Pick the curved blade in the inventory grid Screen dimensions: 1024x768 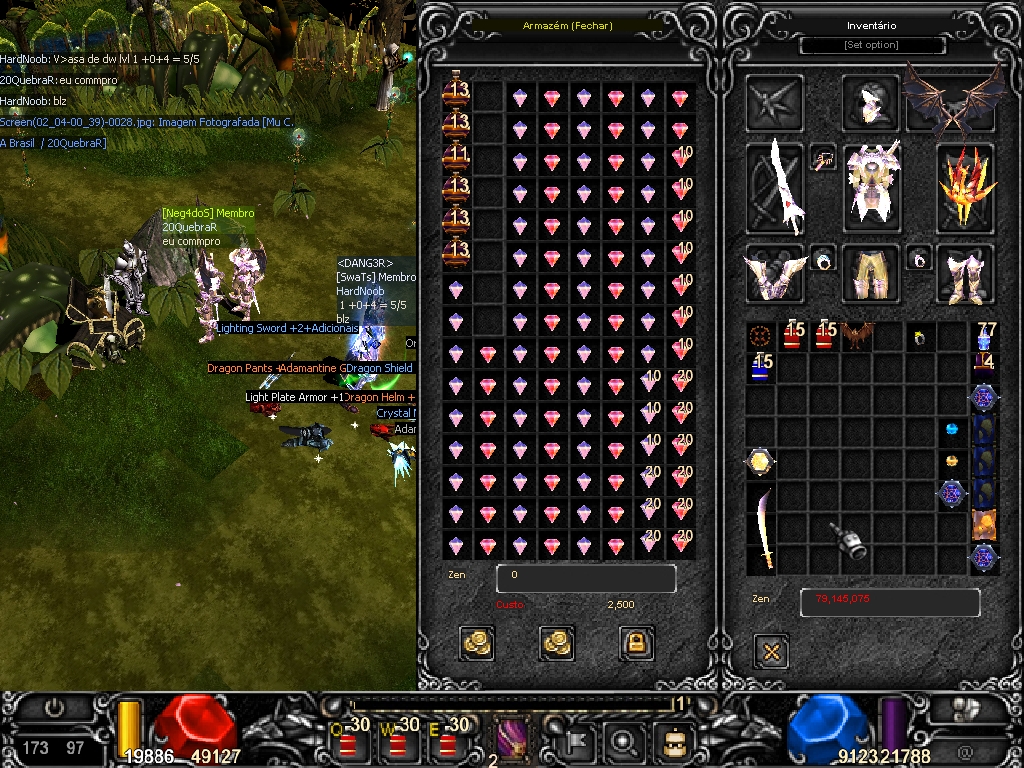(x=763, y=527)
